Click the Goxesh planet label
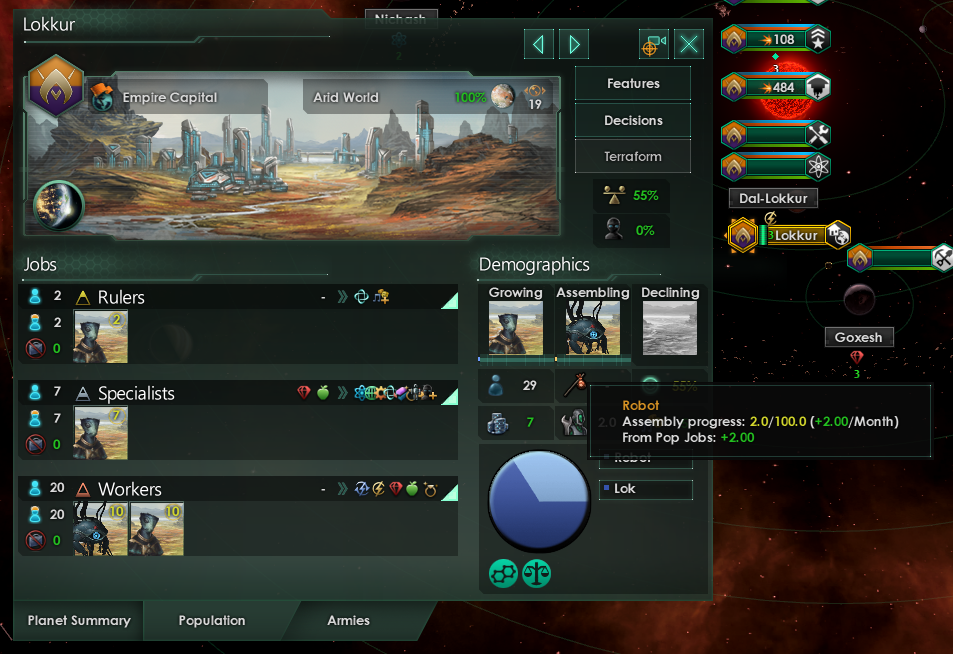This screenshot has height=654, width=953. [858, 337]
